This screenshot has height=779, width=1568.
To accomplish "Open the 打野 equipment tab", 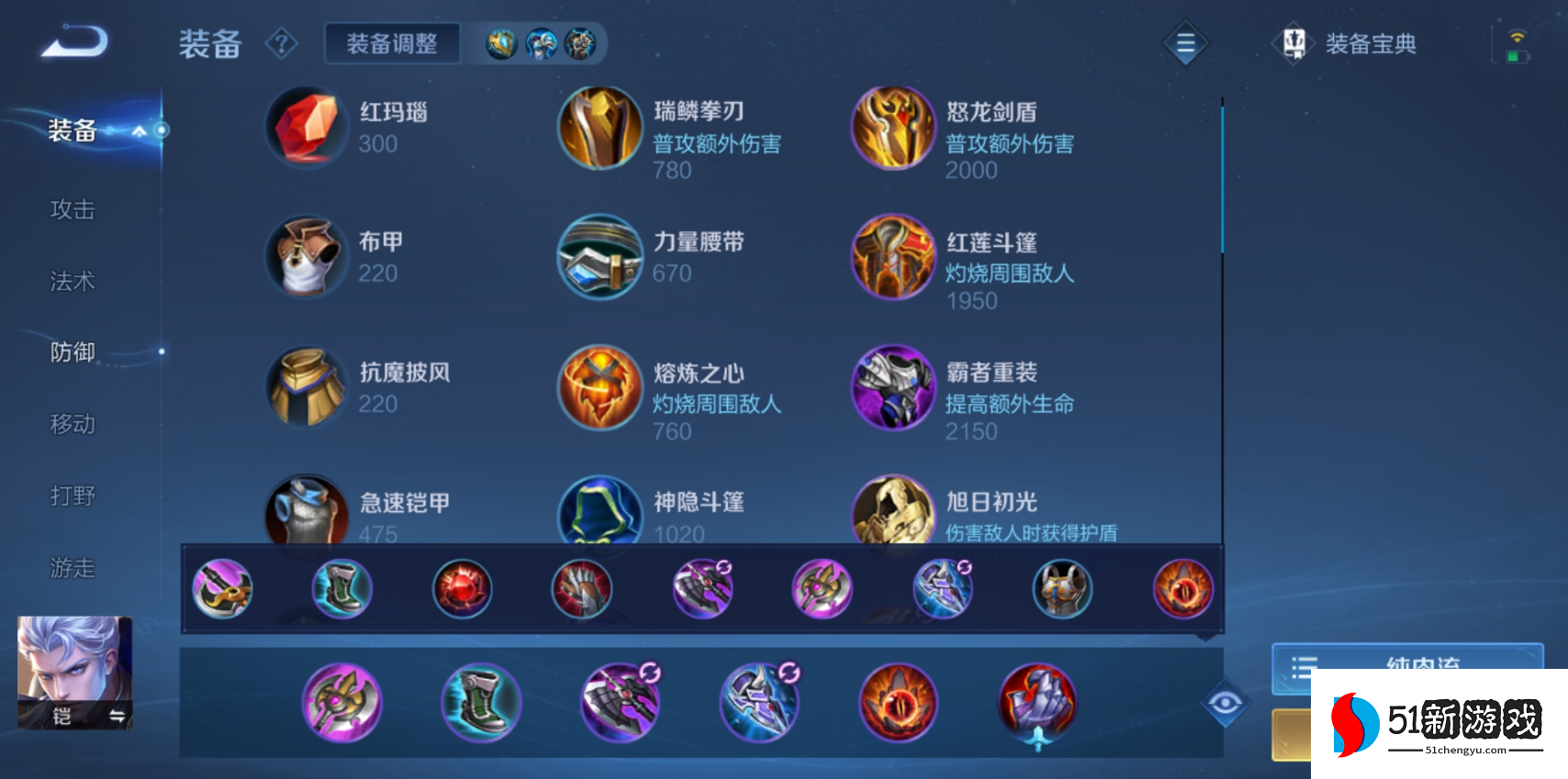I will click(x=73, y=495).
